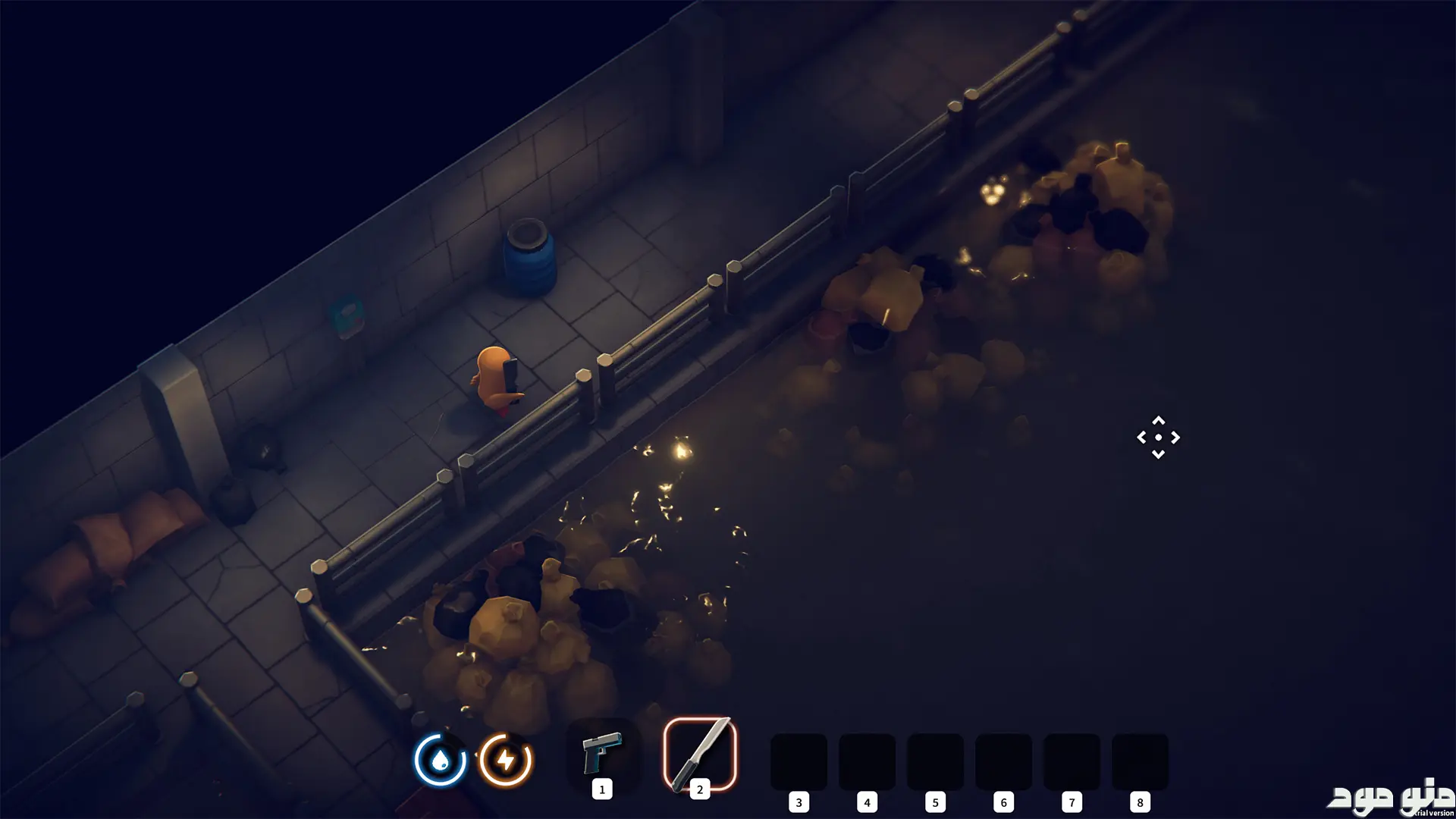Viewport: 1456px width, 819px height.
Task: Click the orange lightning bolt icon
Action: pos(506,759)
